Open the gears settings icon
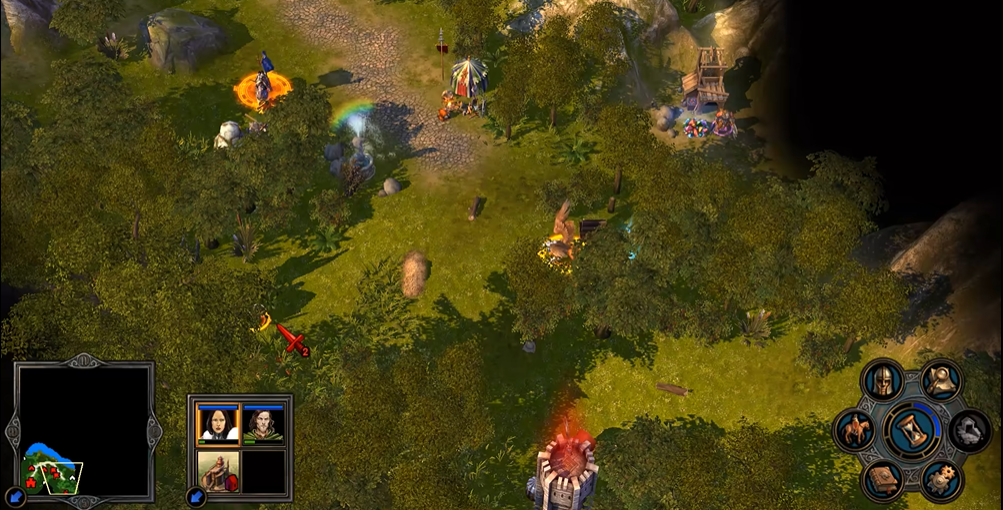The width and height of the screenshot is (1003, 510). (x=941, y=481)
